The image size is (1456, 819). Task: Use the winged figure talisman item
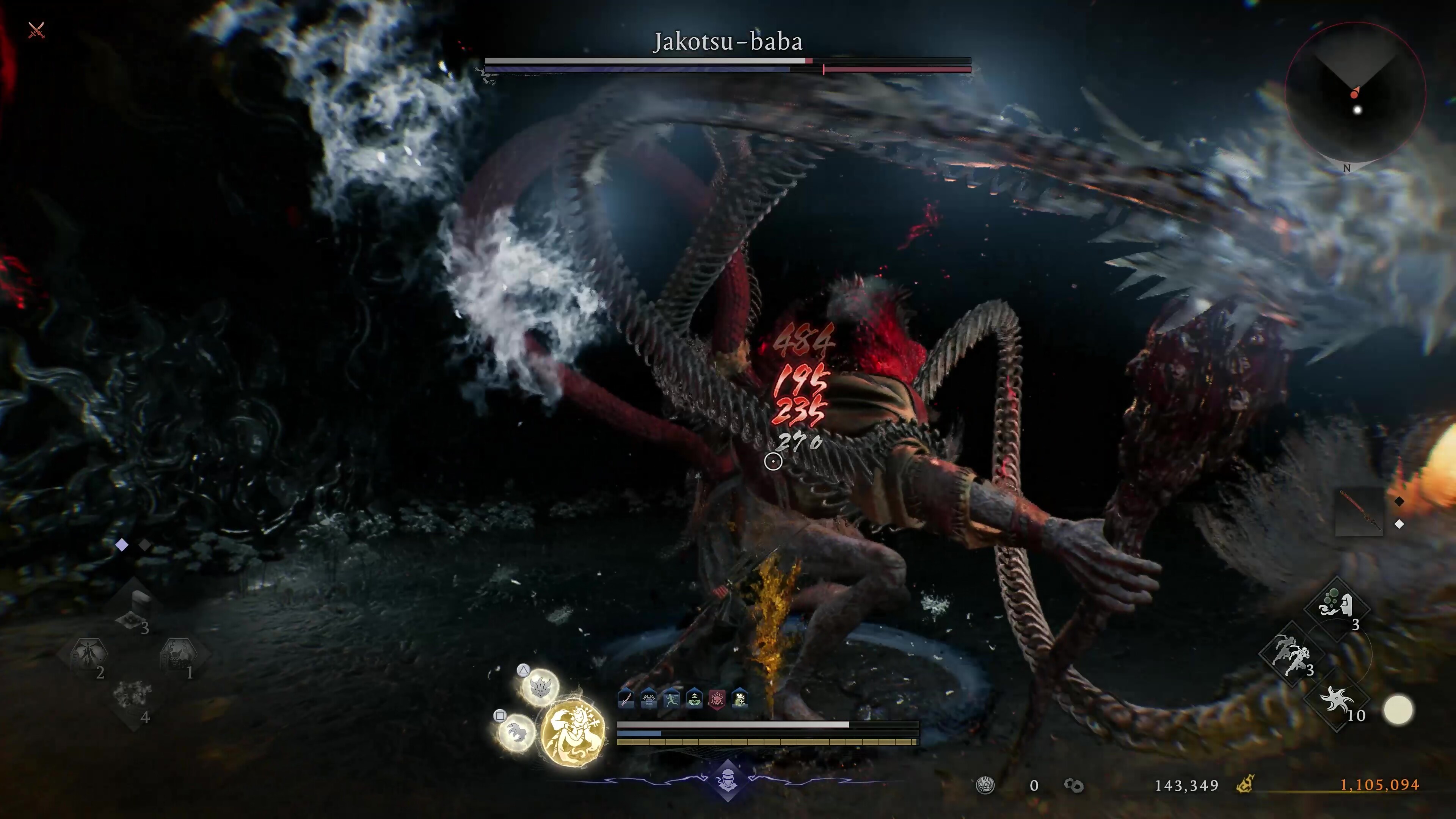pyautogui.click(x=88, y=654)
